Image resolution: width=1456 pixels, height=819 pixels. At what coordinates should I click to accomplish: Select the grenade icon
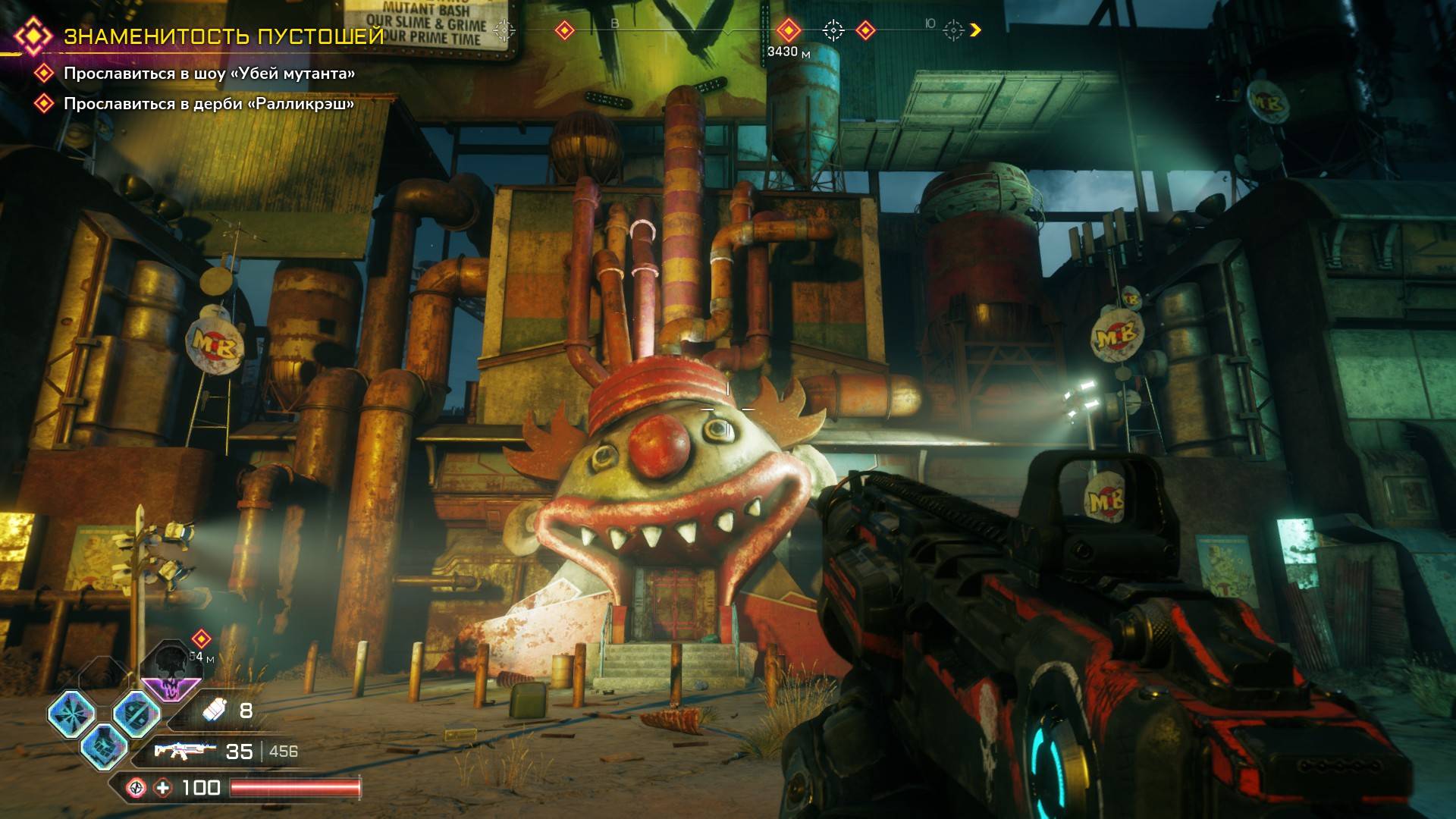click(x=213, y=711)
